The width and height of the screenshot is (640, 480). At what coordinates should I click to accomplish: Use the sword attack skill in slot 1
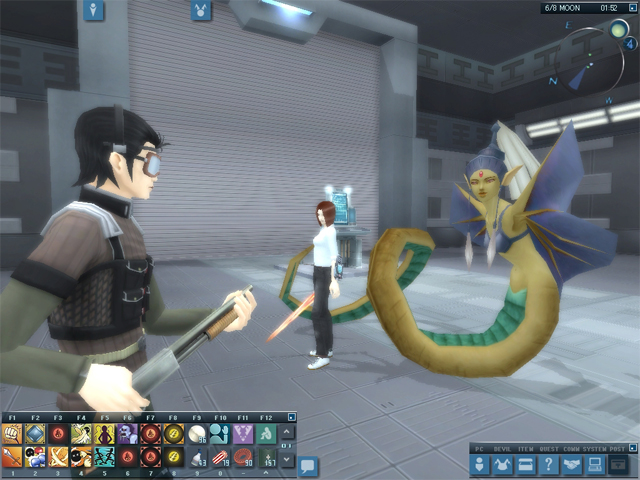coord(13,457)
